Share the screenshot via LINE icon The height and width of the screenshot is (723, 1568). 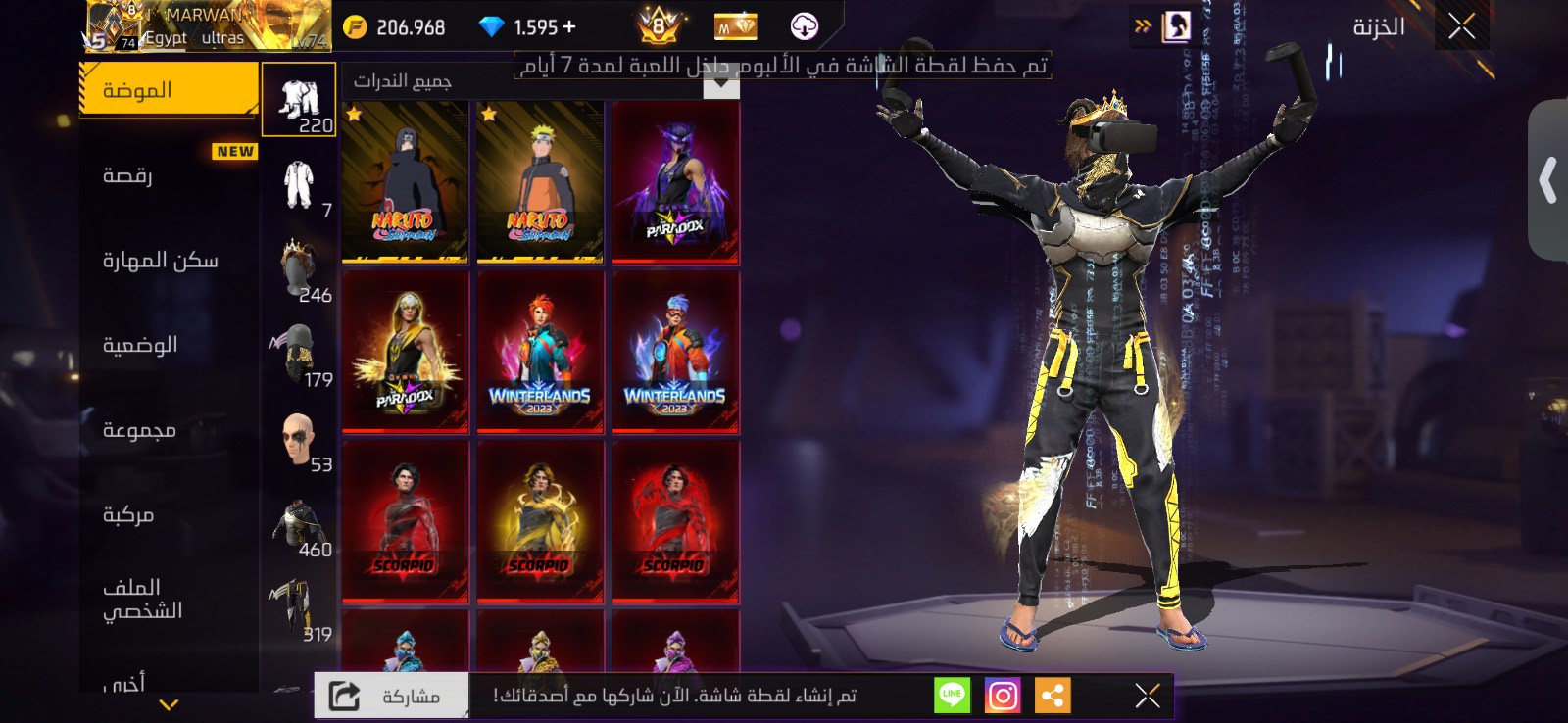(952, 696)
